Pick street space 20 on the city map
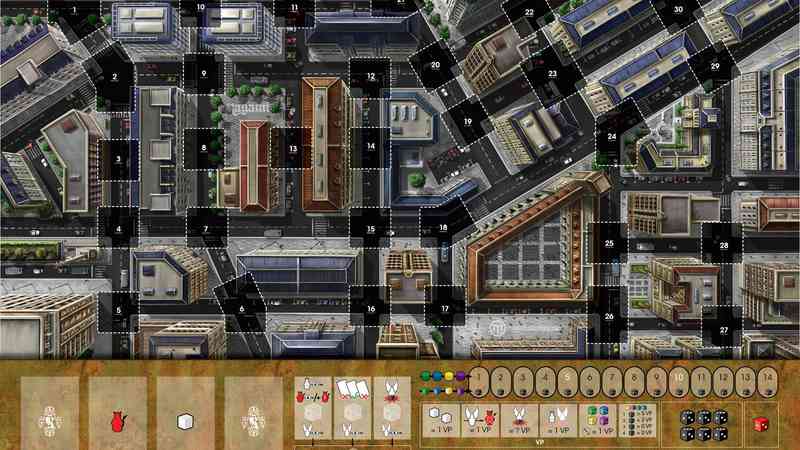The width and height of the screenshot is (800, 450). (436, 66)
